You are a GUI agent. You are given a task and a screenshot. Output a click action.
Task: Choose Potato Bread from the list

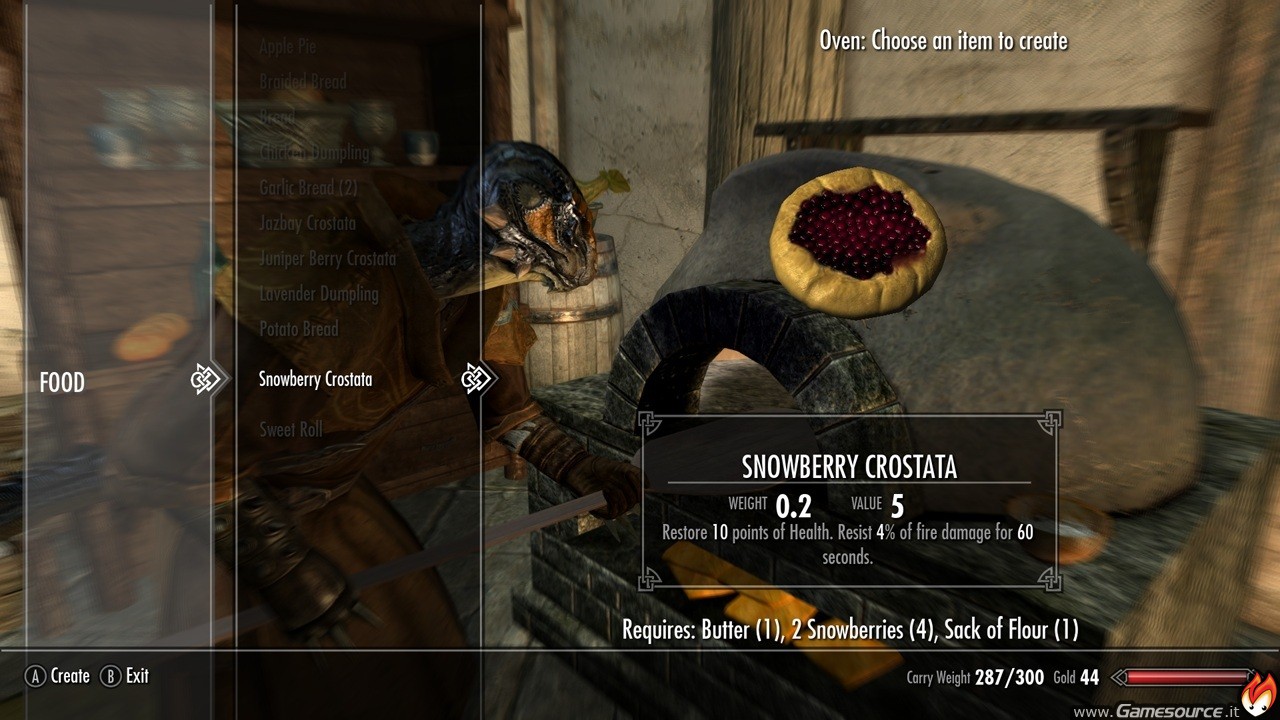(298, 329)
